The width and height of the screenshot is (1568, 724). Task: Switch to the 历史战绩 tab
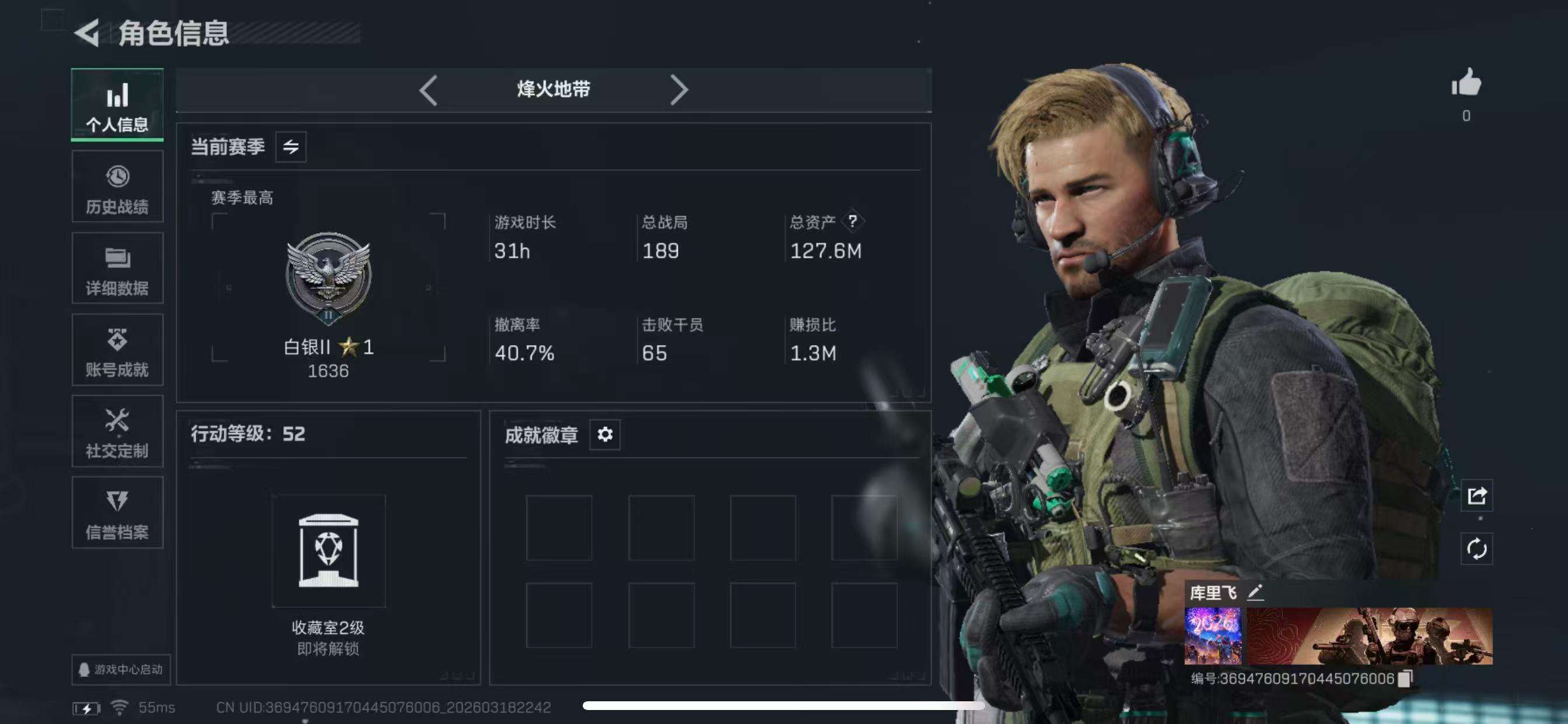[x=117, y=187]
